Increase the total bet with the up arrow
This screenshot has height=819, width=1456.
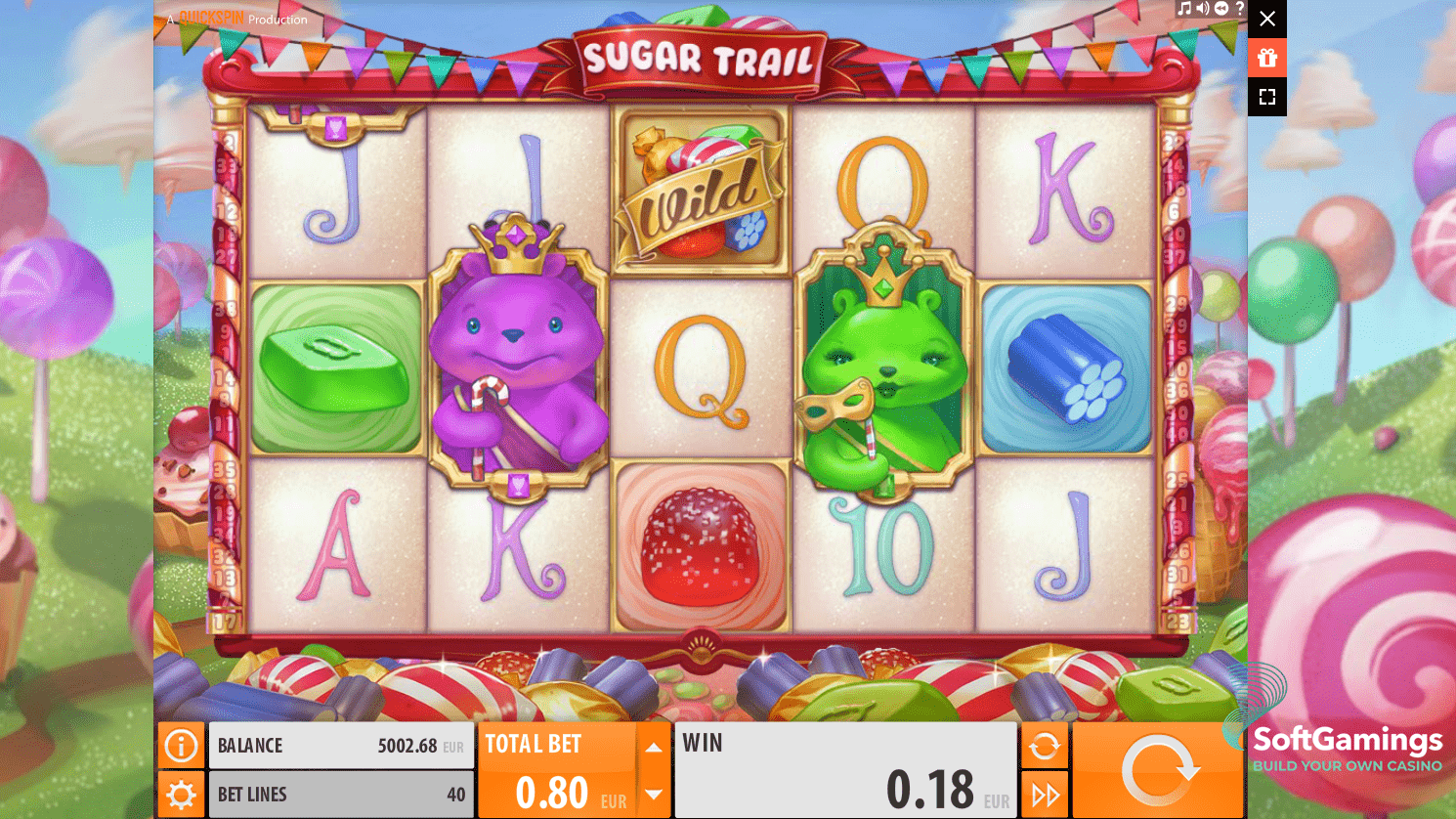click(x=654, y=748)
